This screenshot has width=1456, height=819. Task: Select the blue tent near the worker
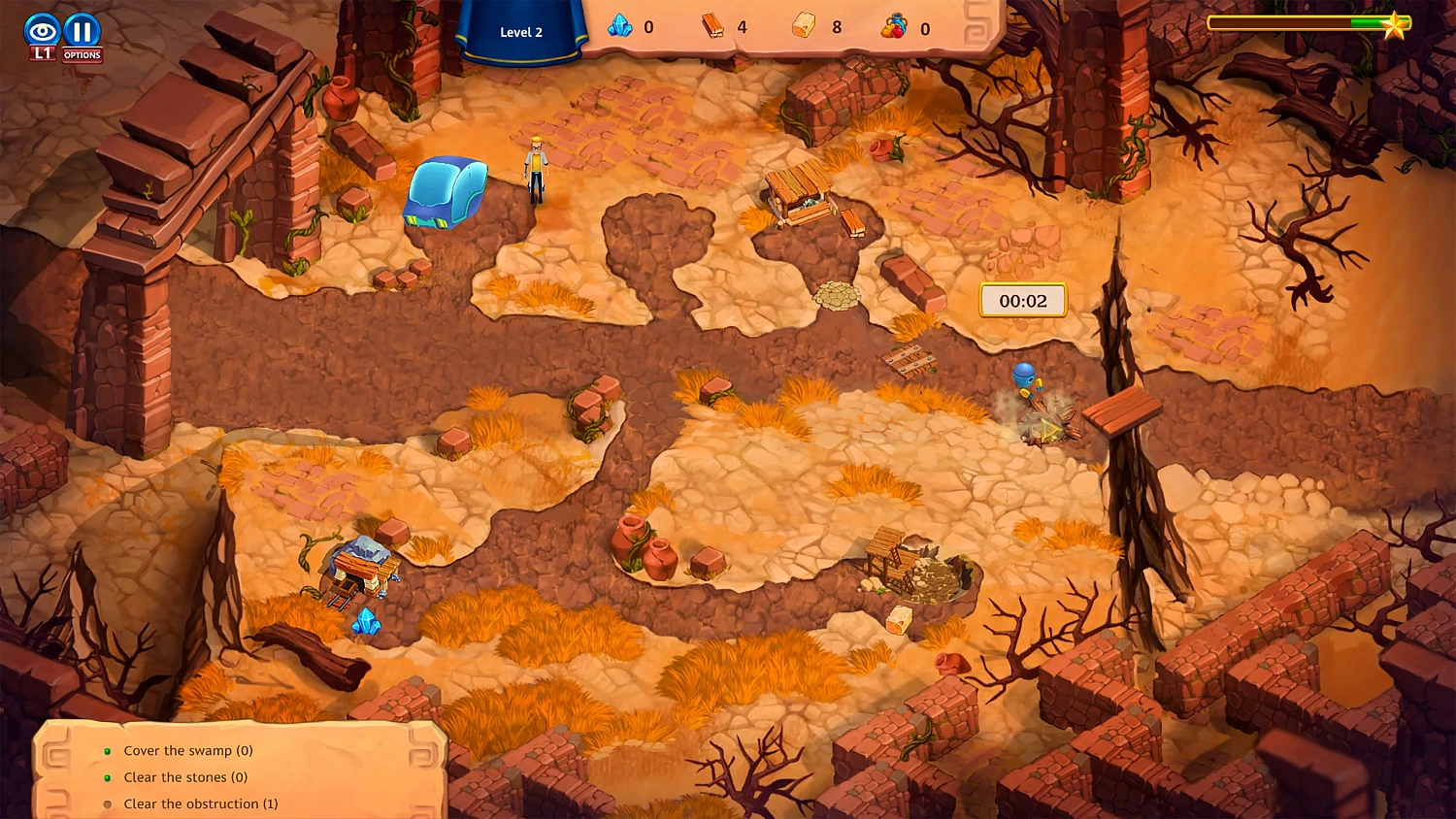coord(446,193)
